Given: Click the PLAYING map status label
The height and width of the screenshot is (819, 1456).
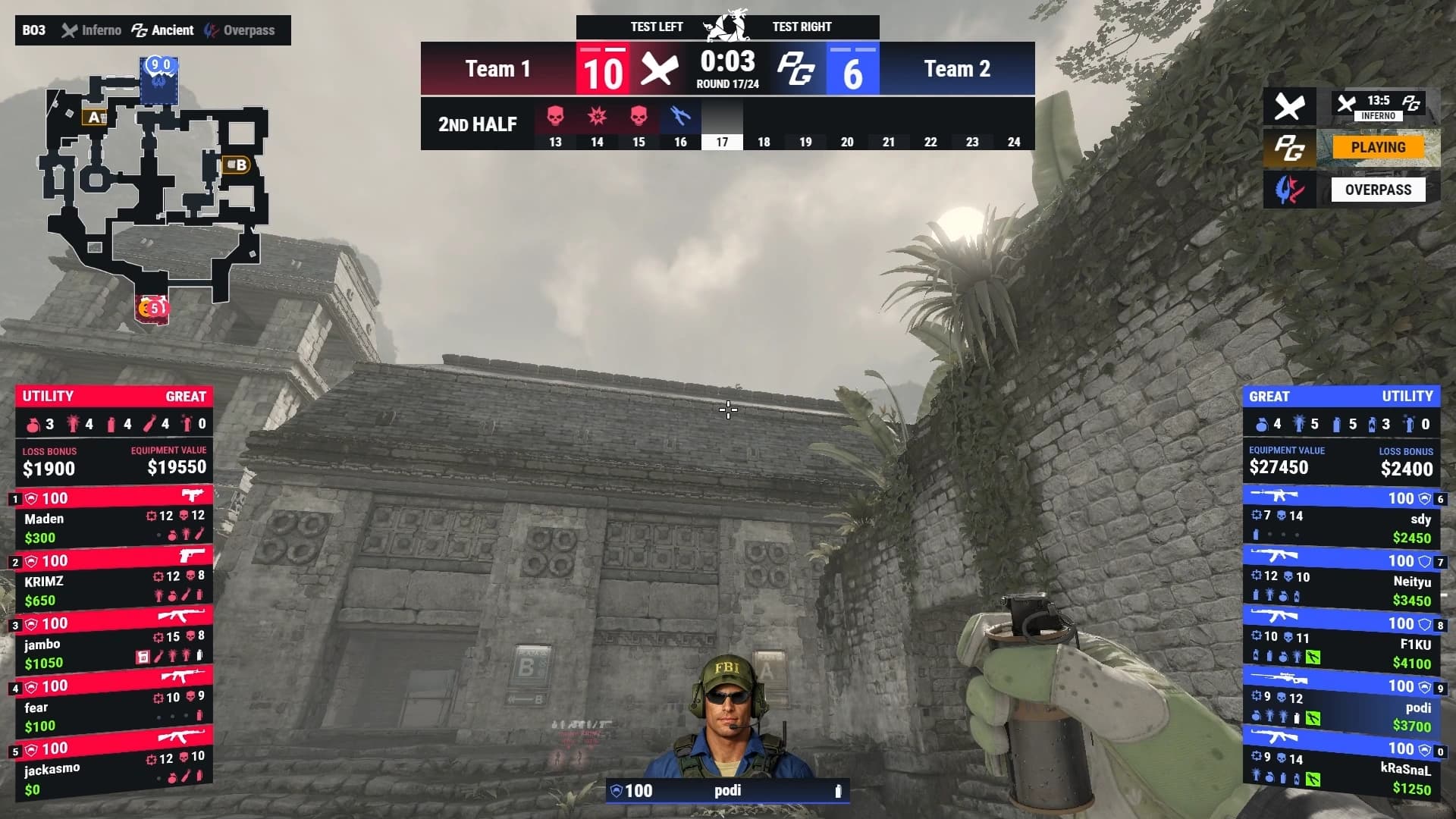Looking at the screenshot, I should pos(1378,147).
